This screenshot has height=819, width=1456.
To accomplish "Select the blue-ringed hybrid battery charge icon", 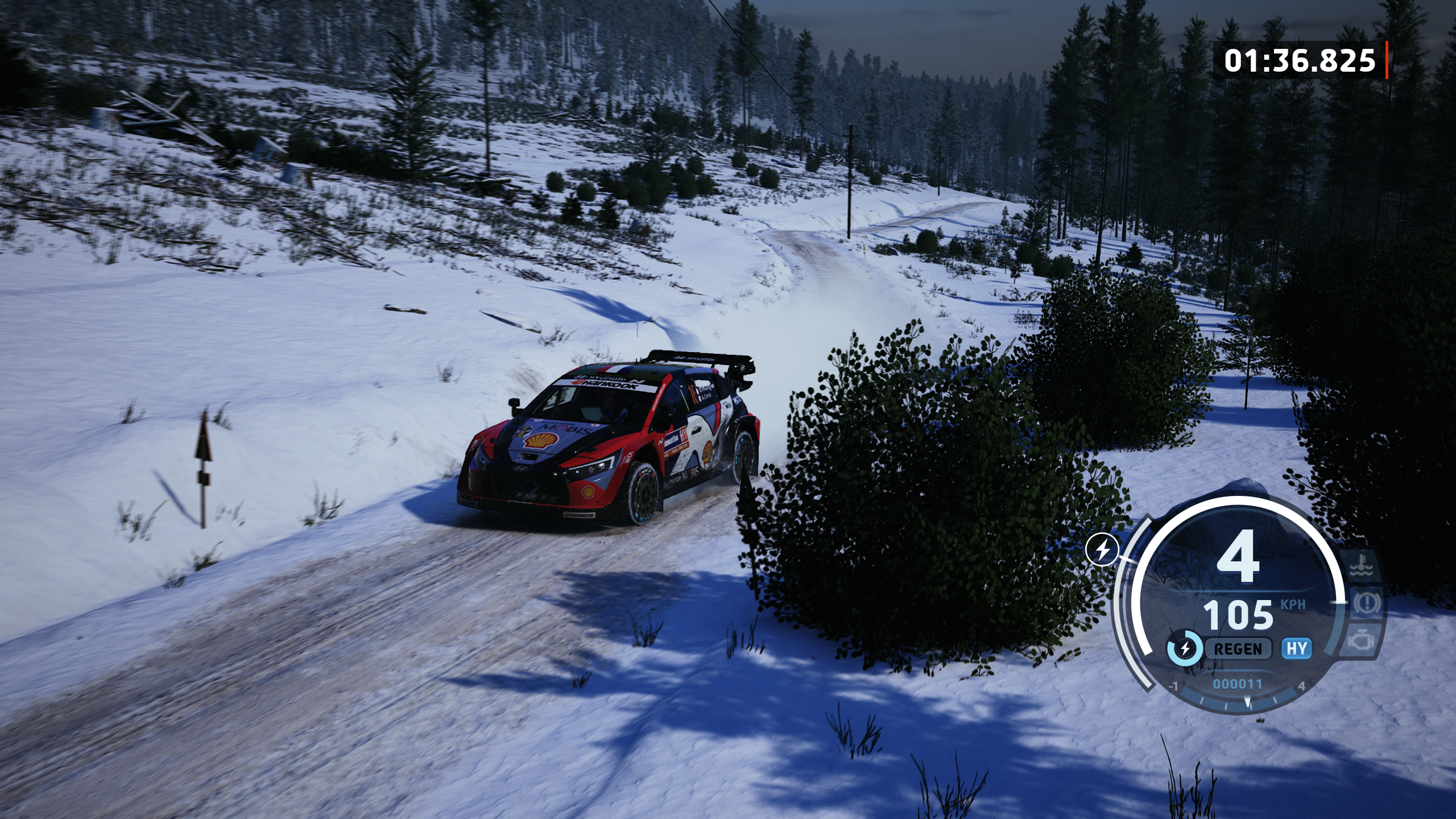I will (1185, 648).
